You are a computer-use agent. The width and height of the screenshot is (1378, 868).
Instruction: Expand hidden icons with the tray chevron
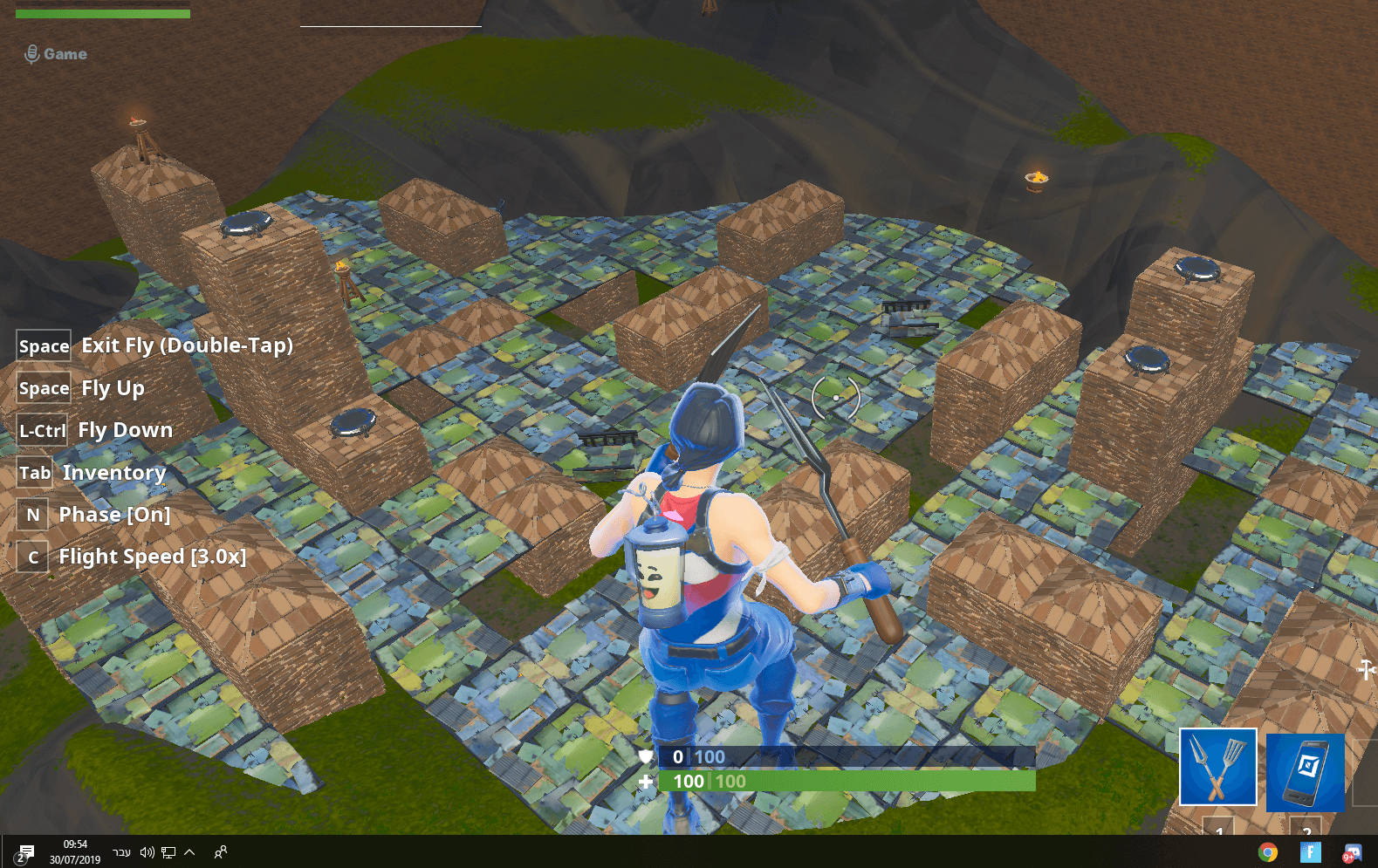(190, 852)
